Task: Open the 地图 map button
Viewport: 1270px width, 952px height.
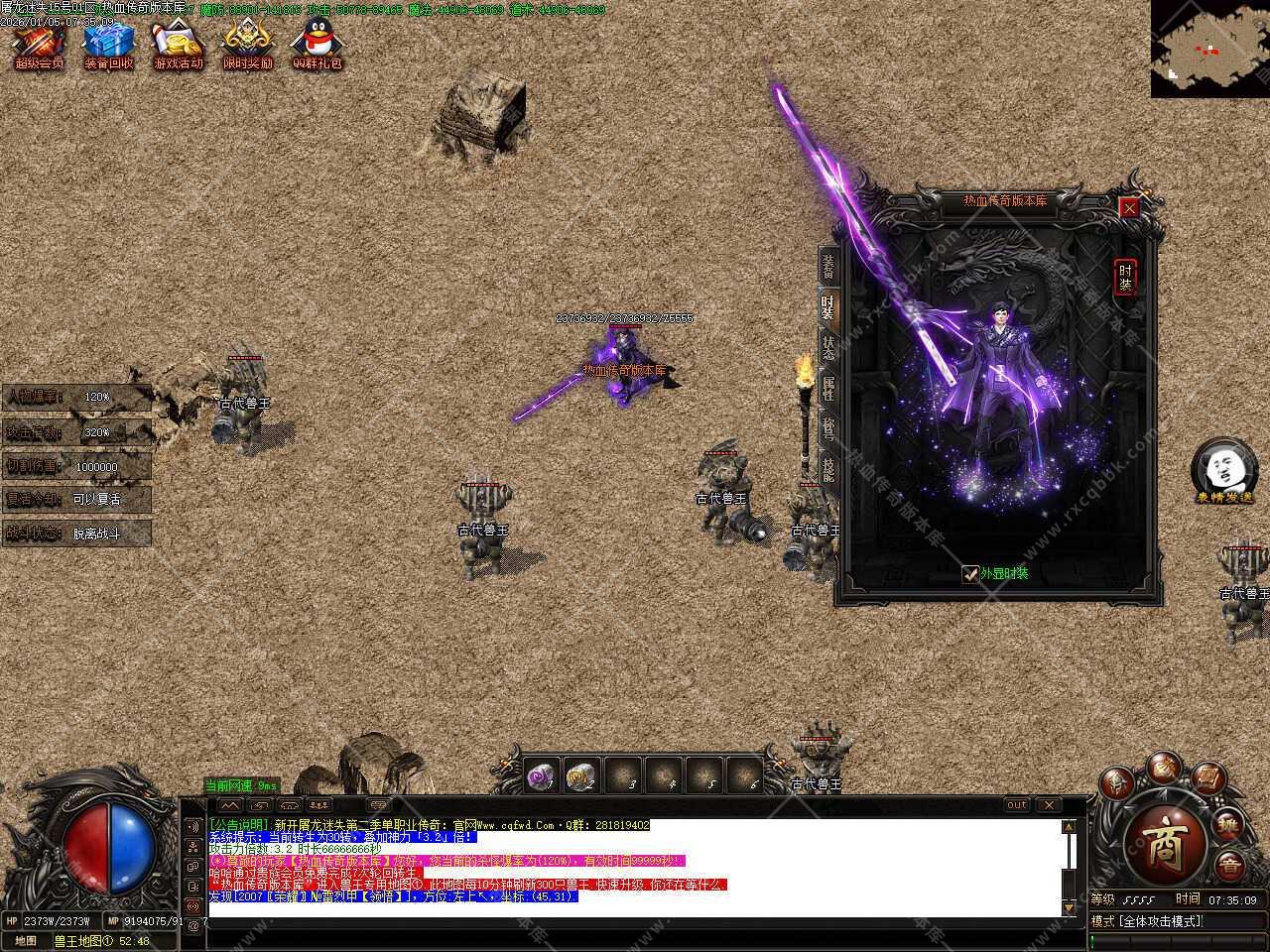Action: coord(26,941)
